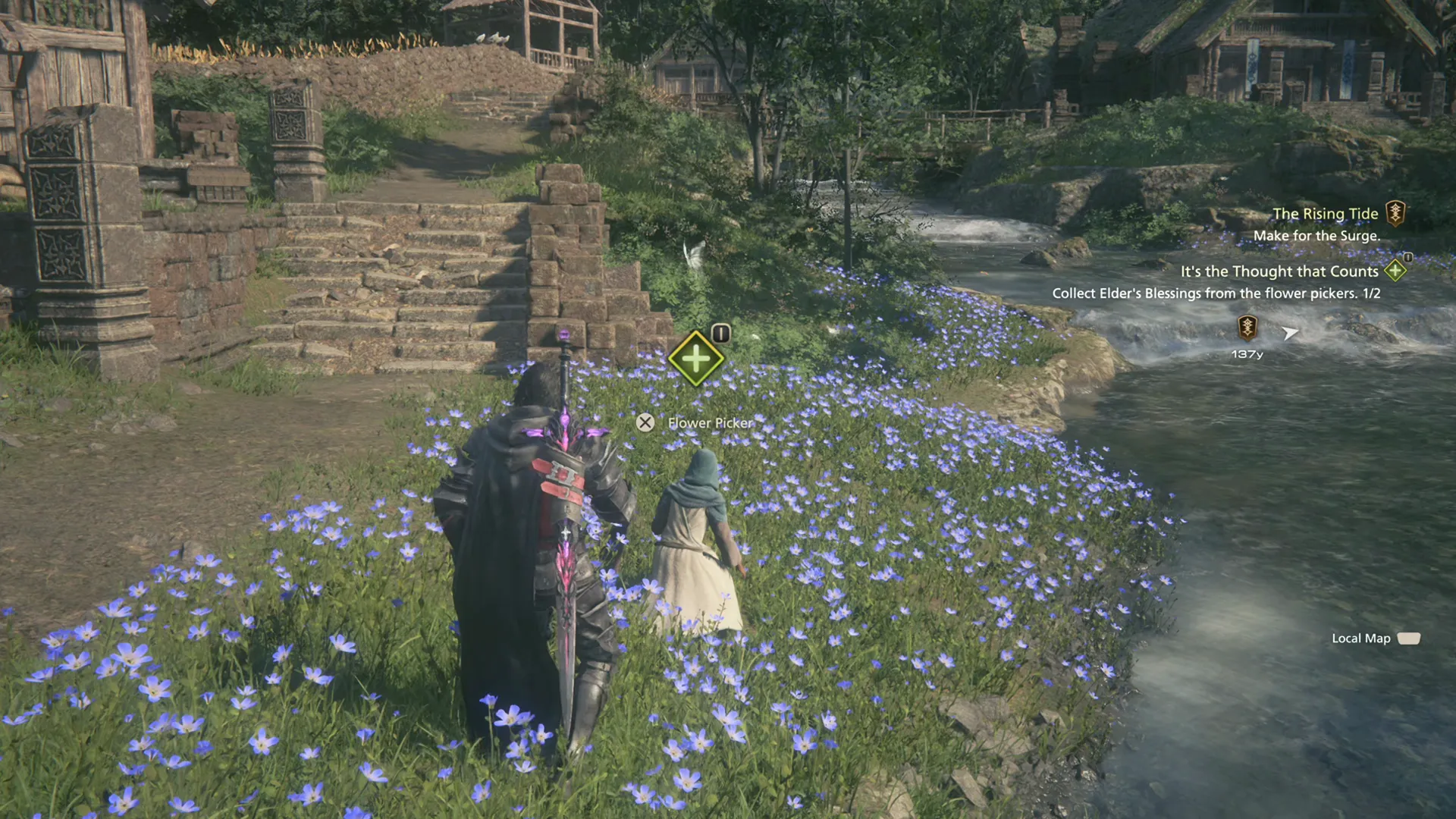Select The Rising Tide quest title
This screenshot has width=1456, height=819.
click(x=1326, y=213)
